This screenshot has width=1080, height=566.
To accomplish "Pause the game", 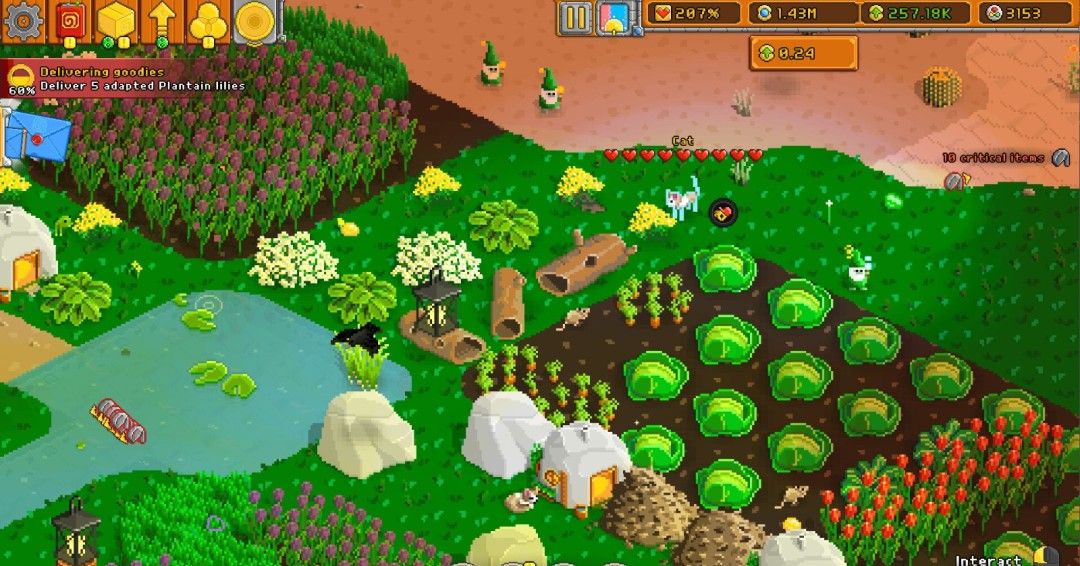I will point(575,17).
